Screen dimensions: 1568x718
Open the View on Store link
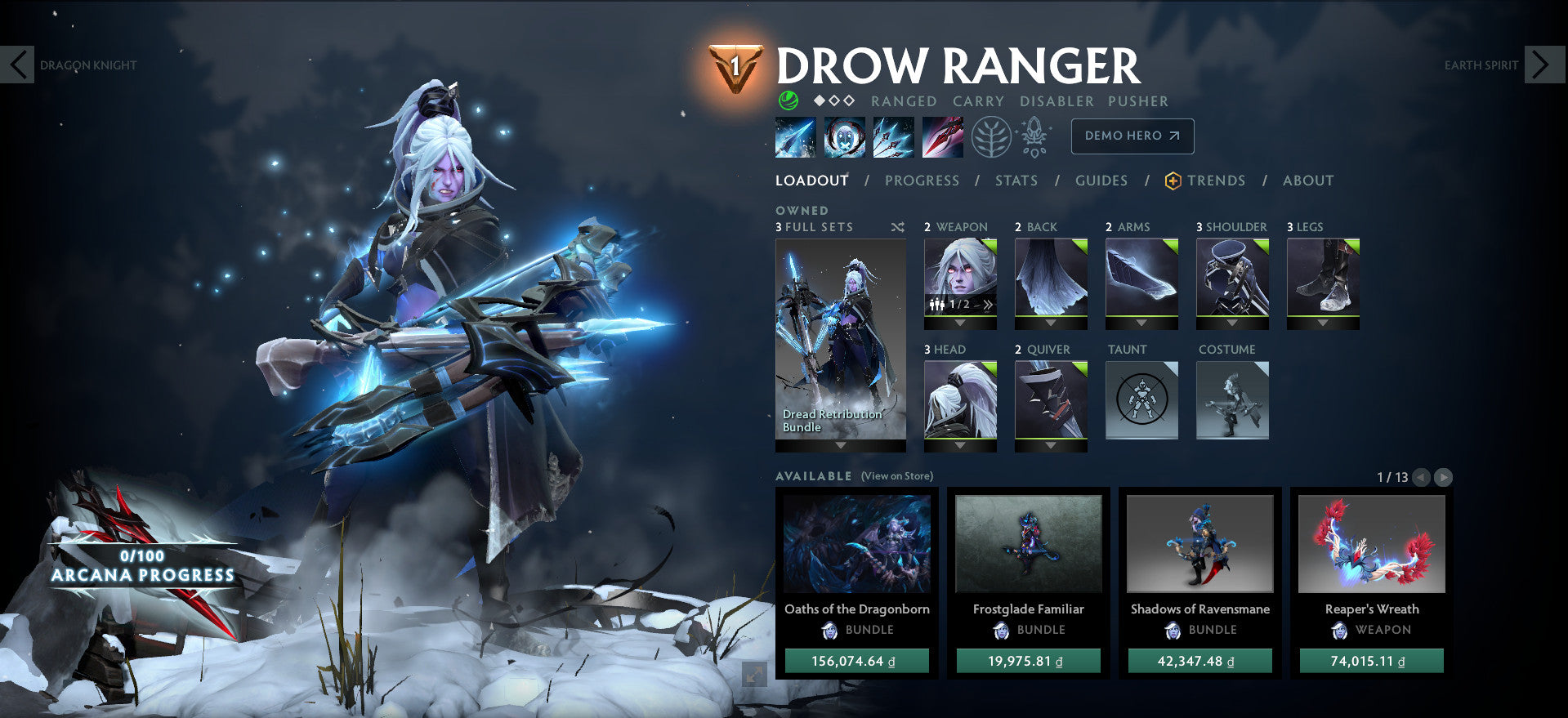[x=896, y=475]
